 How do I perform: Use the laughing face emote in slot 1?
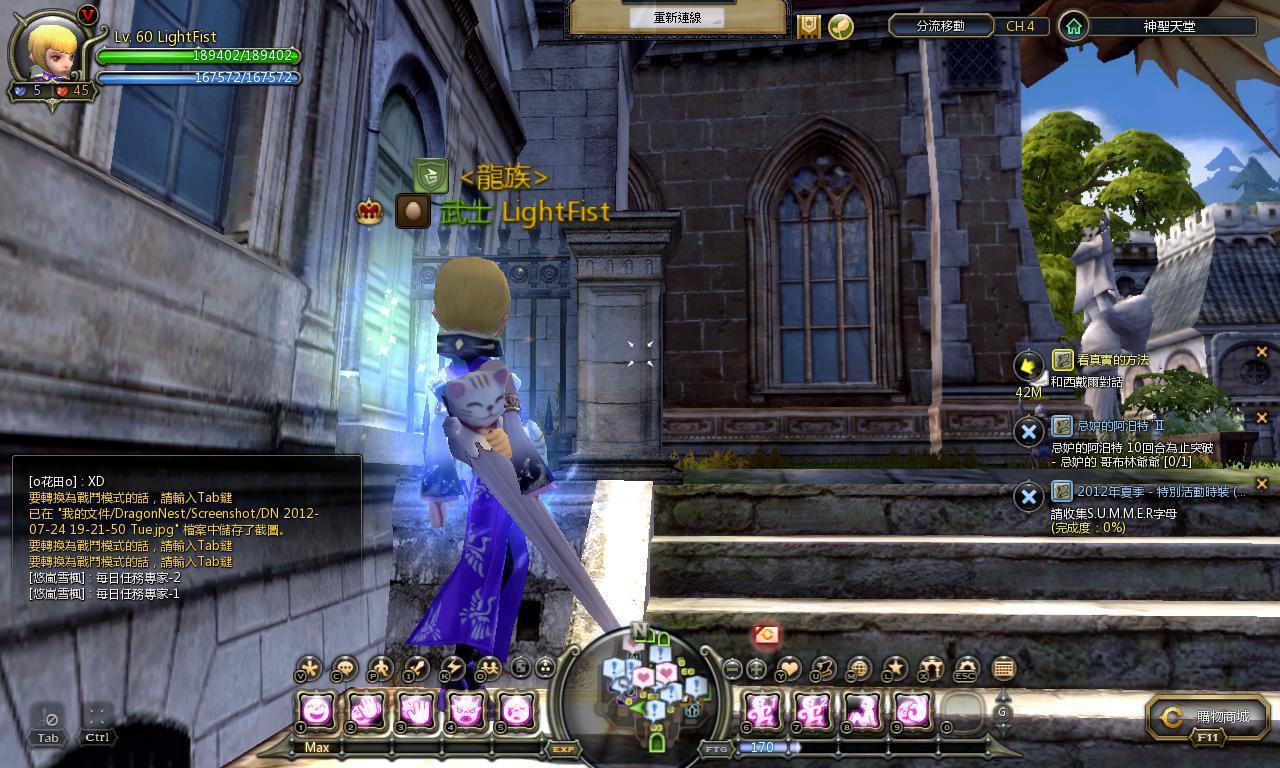pyautogui.click(x=316, y=712)
